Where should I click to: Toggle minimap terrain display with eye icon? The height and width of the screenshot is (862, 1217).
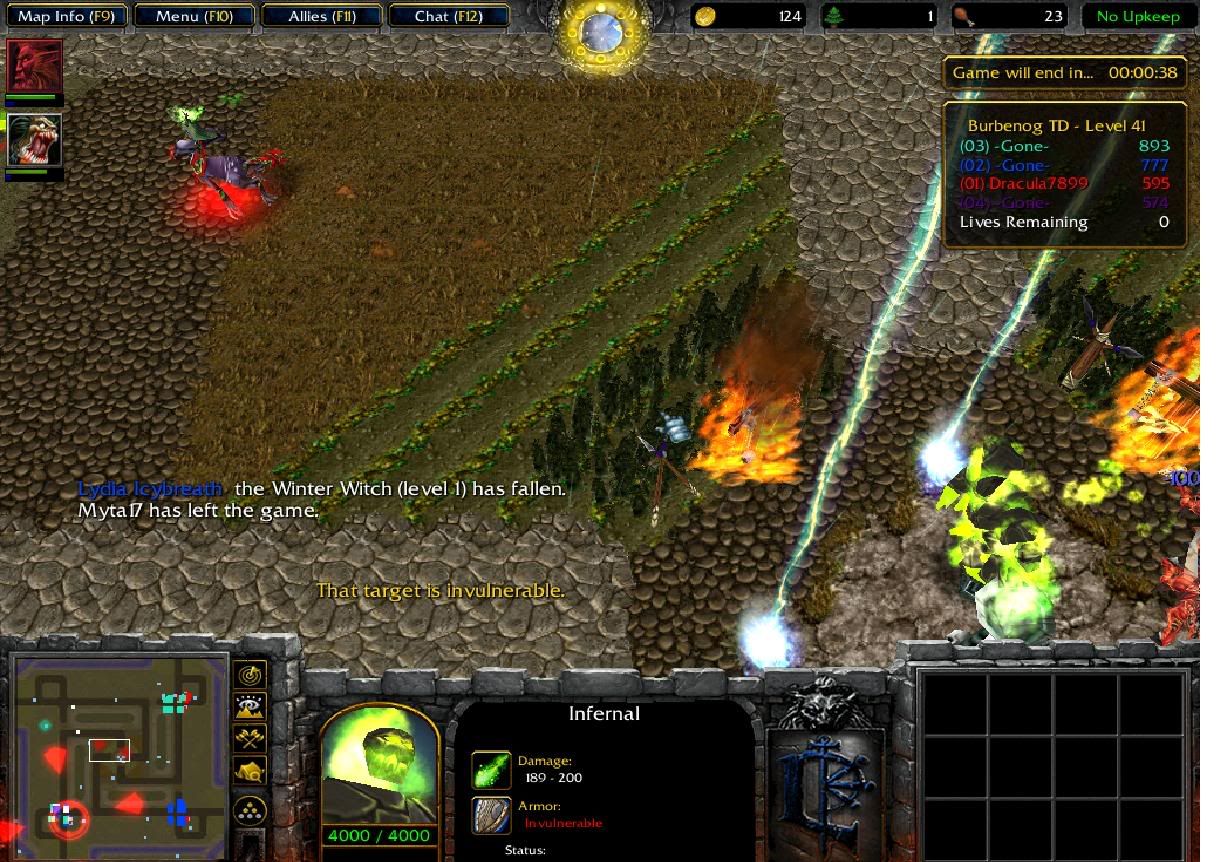249,707
